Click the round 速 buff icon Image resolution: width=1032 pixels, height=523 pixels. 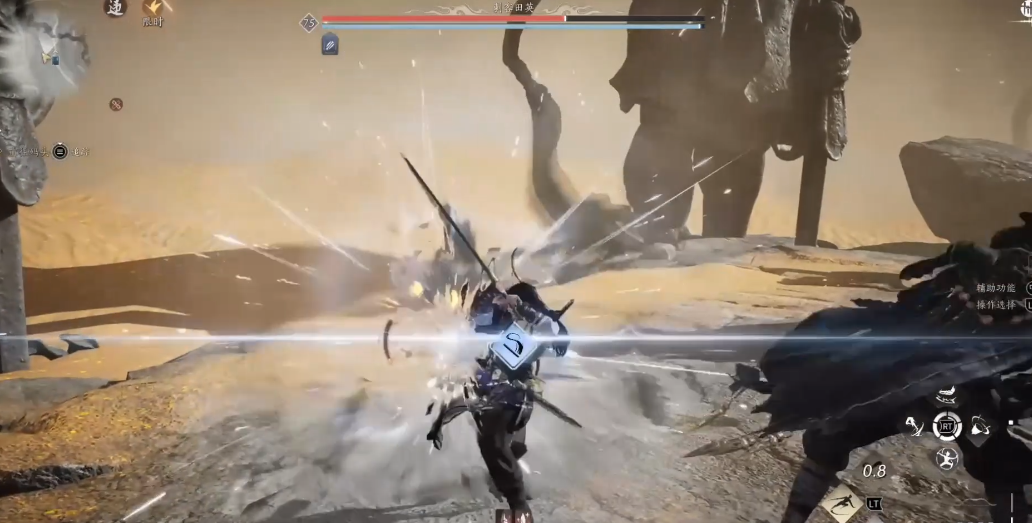(x=115, y=7)
